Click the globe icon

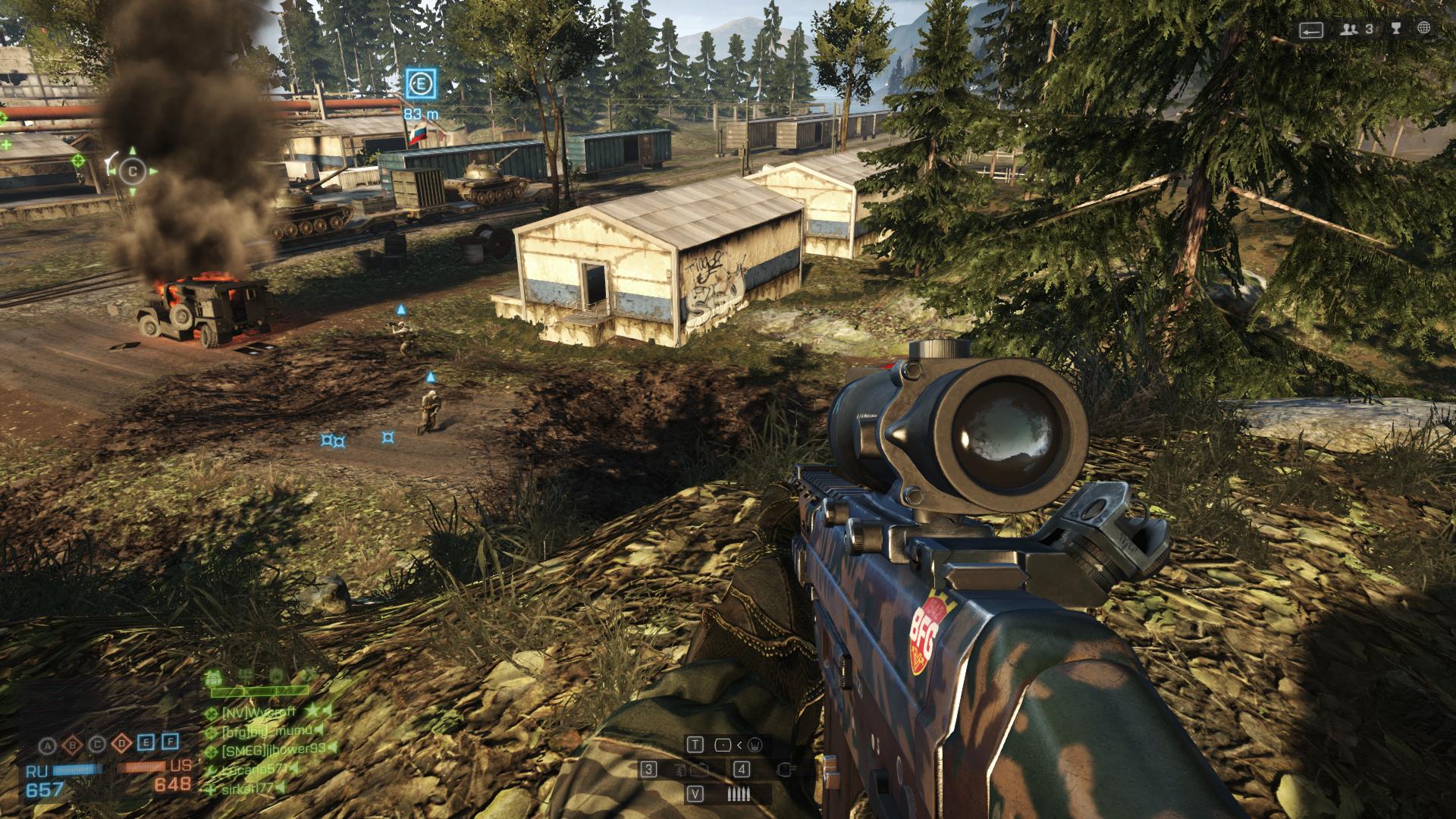(x=1424, y=29)
